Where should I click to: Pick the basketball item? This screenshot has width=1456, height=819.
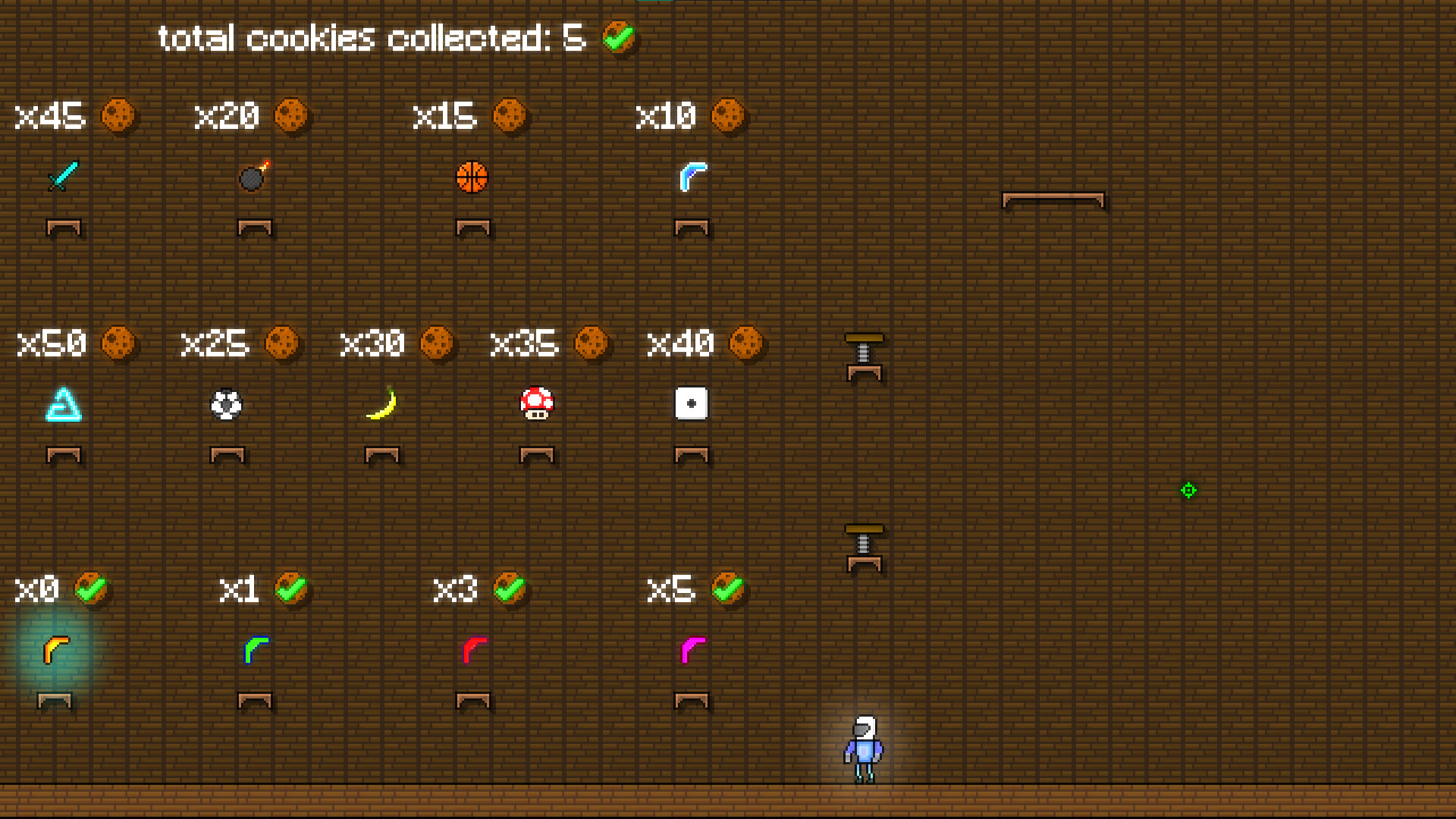(473, 177)
